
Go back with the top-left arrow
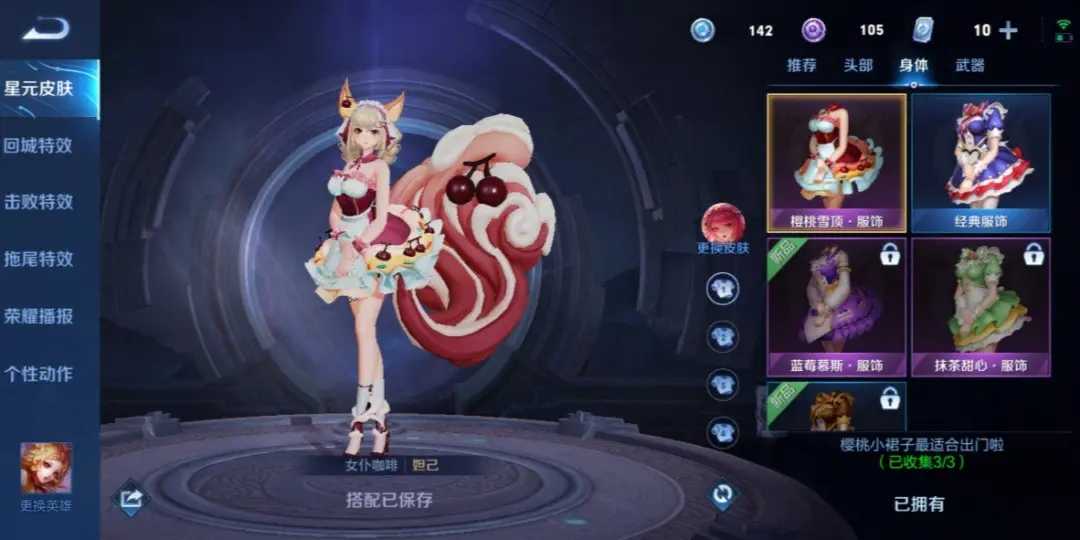tap(46, 29)
